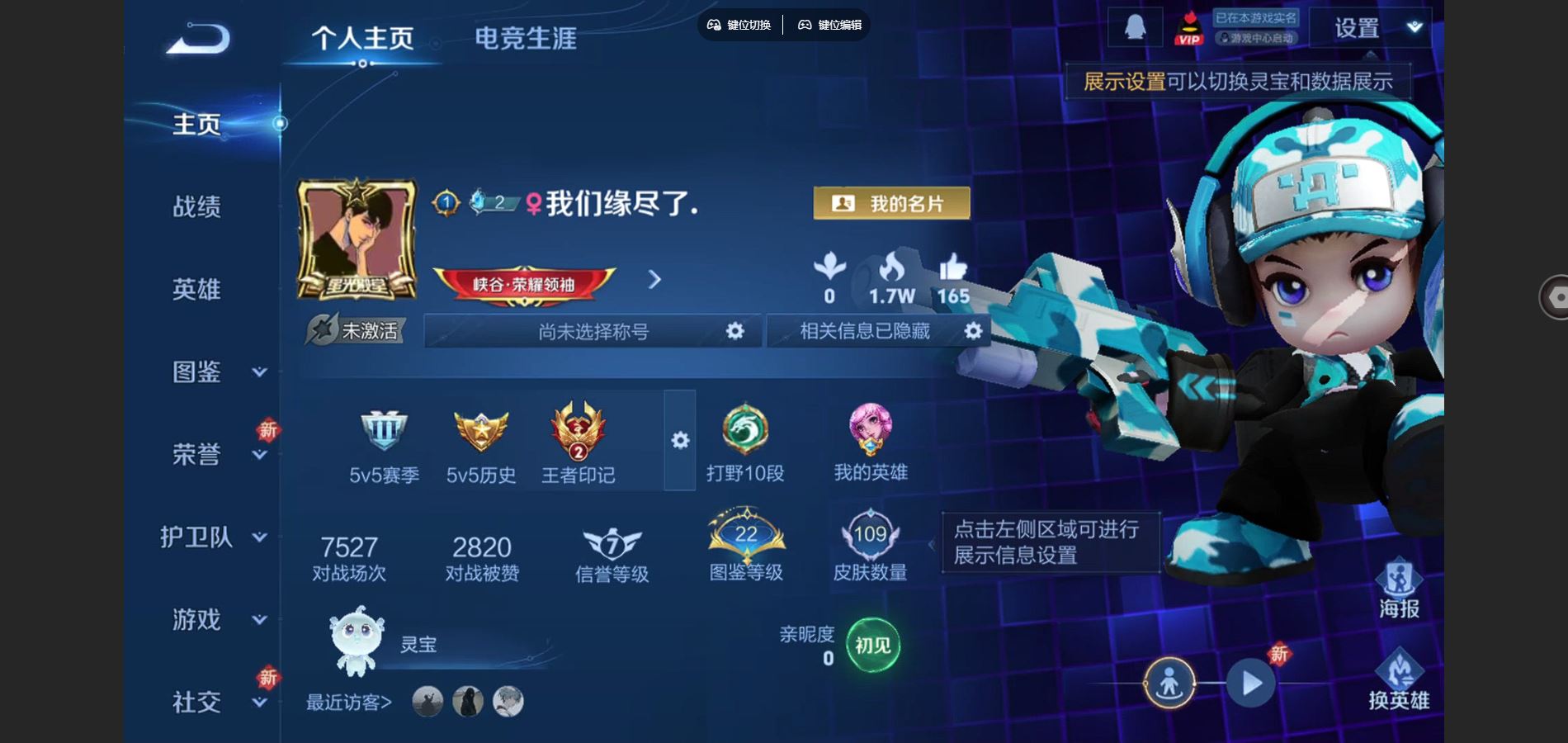Open the dropdown arrow beside 设置
This screenshot has height=743, width=1568.
click(1413, 27)
